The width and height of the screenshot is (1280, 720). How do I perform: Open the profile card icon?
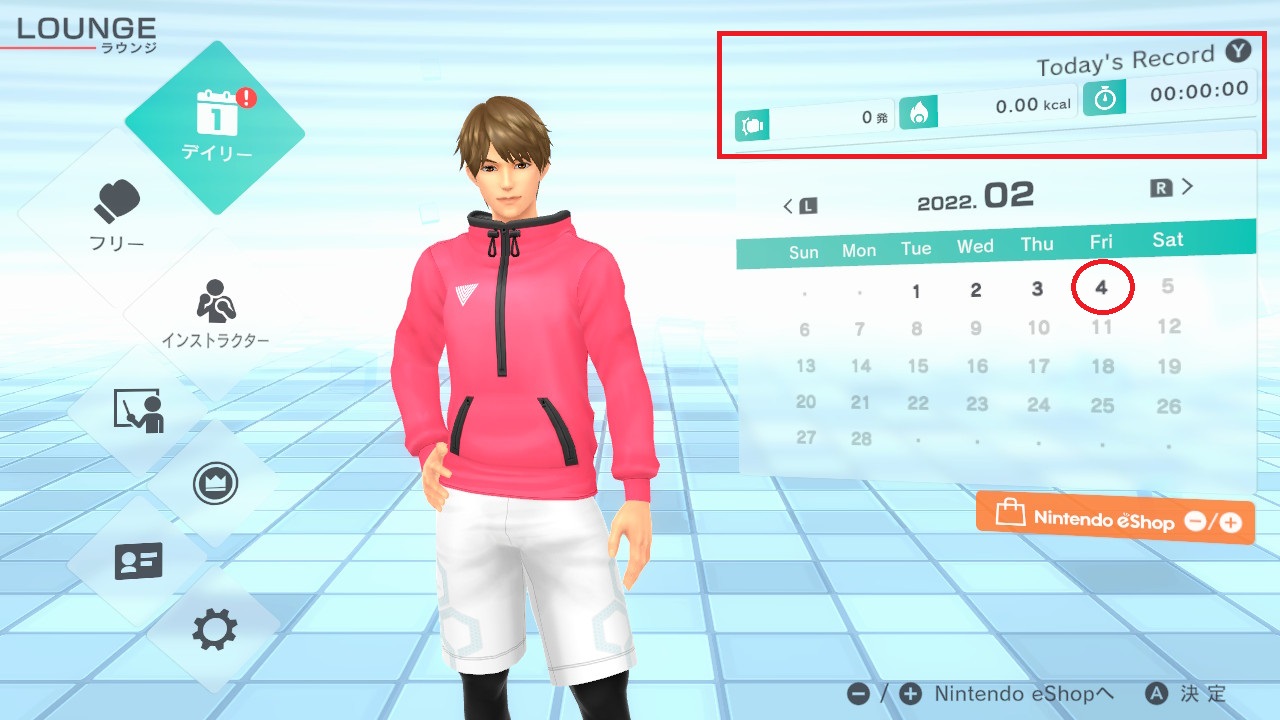[x=137, y=562]
